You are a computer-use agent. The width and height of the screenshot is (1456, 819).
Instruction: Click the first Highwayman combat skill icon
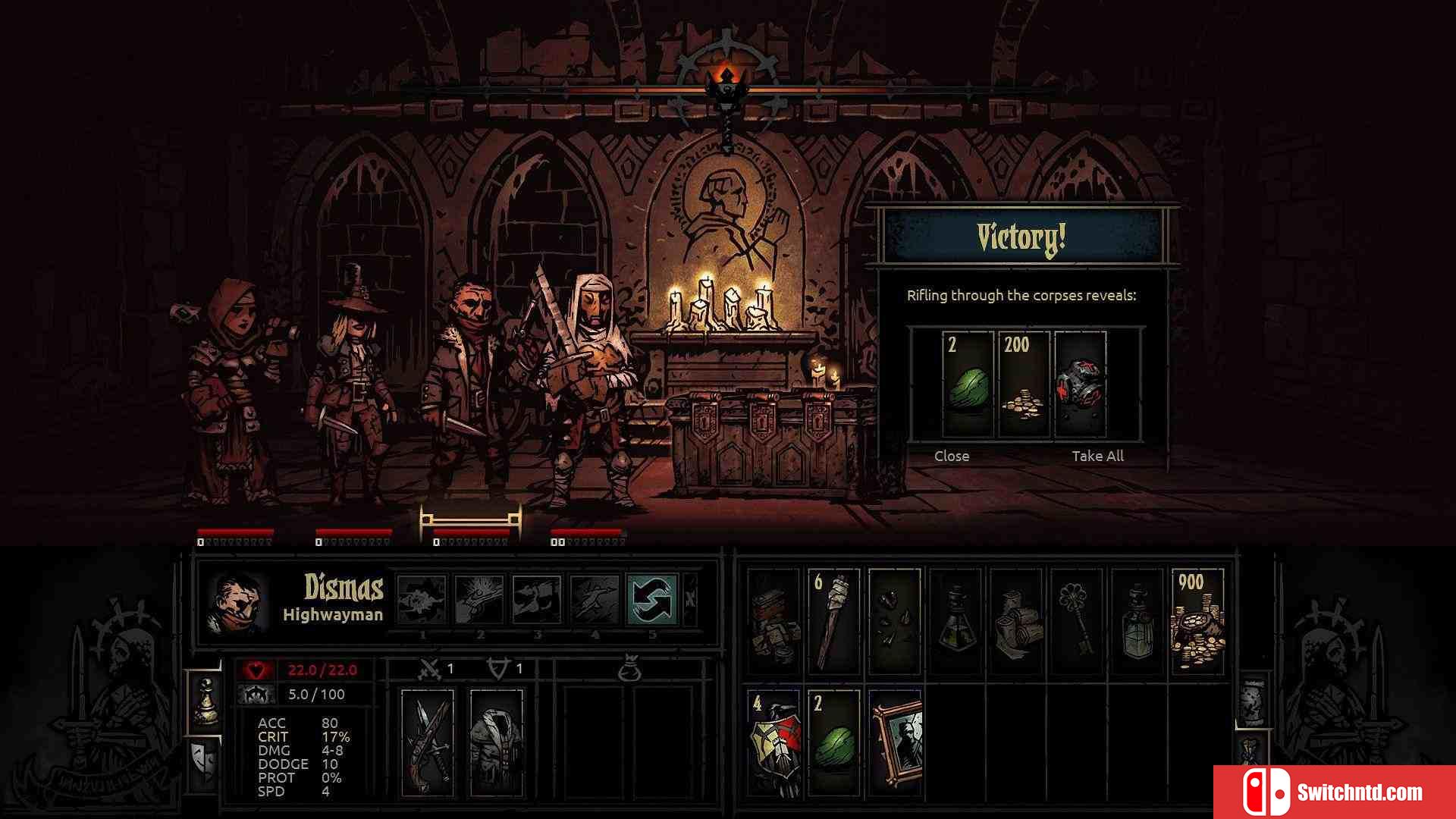(x=422, y=598)
